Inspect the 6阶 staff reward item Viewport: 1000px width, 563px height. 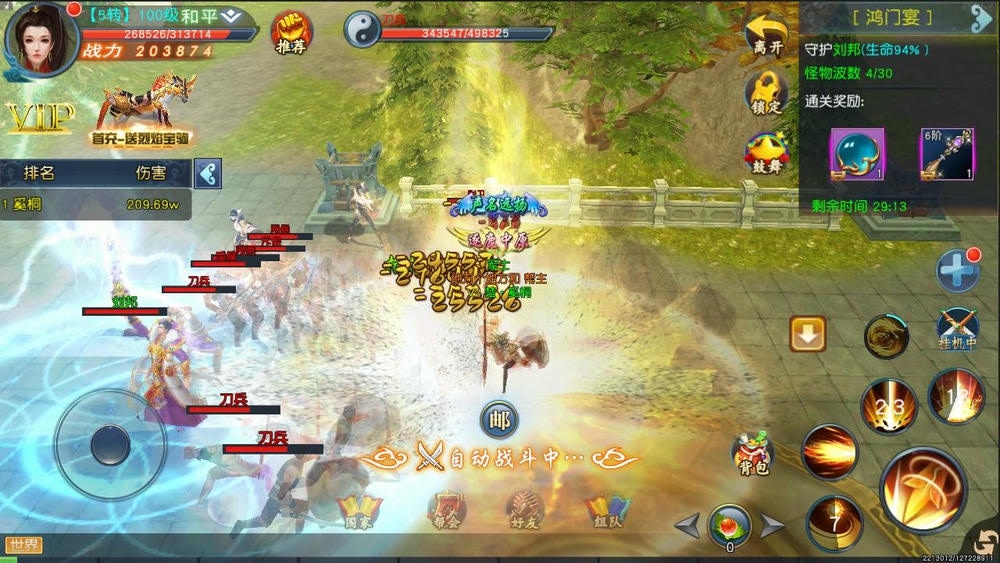[946, 154]
